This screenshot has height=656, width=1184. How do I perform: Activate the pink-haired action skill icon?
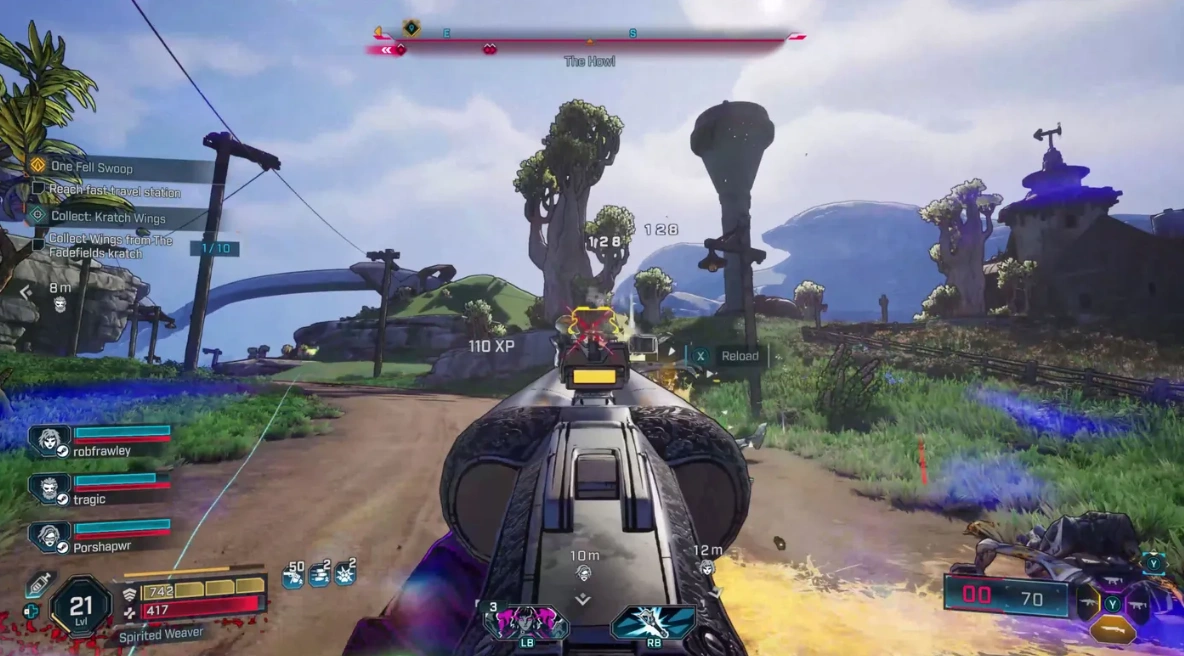(526, 623)
